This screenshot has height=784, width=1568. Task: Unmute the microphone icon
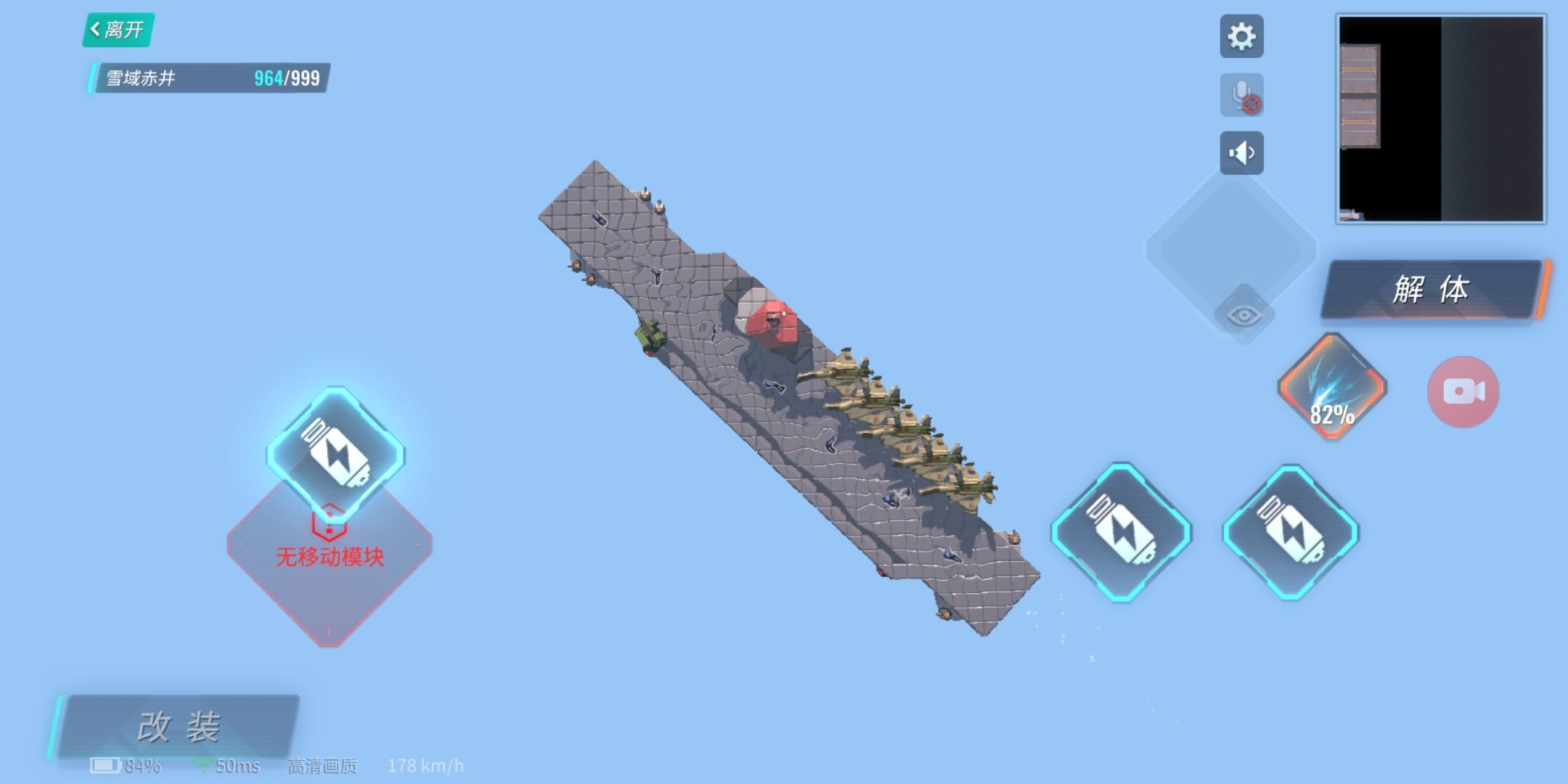[1243, 94]
